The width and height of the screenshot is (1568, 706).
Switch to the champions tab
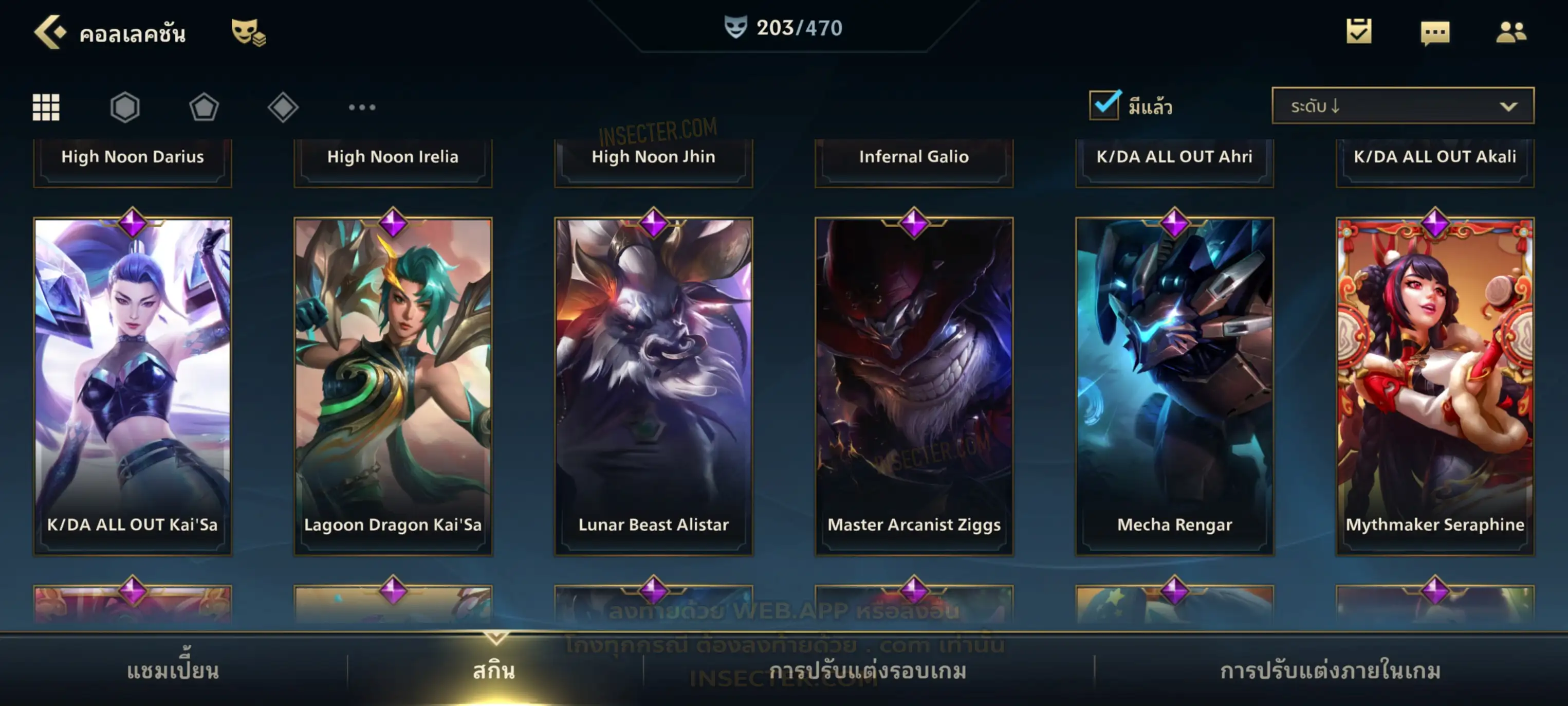(x=173, y=671)
